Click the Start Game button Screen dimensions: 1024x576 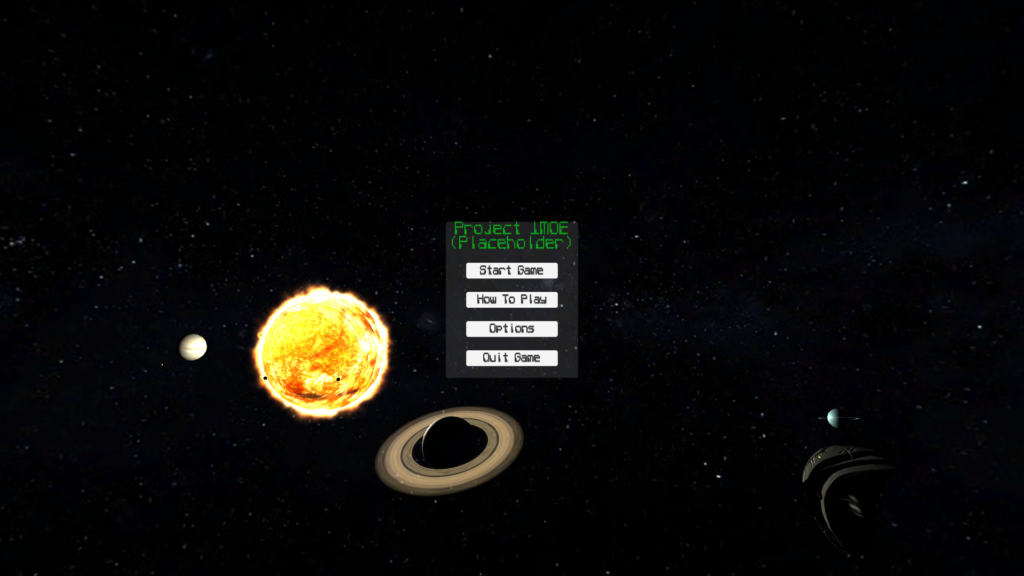[511, 270]
